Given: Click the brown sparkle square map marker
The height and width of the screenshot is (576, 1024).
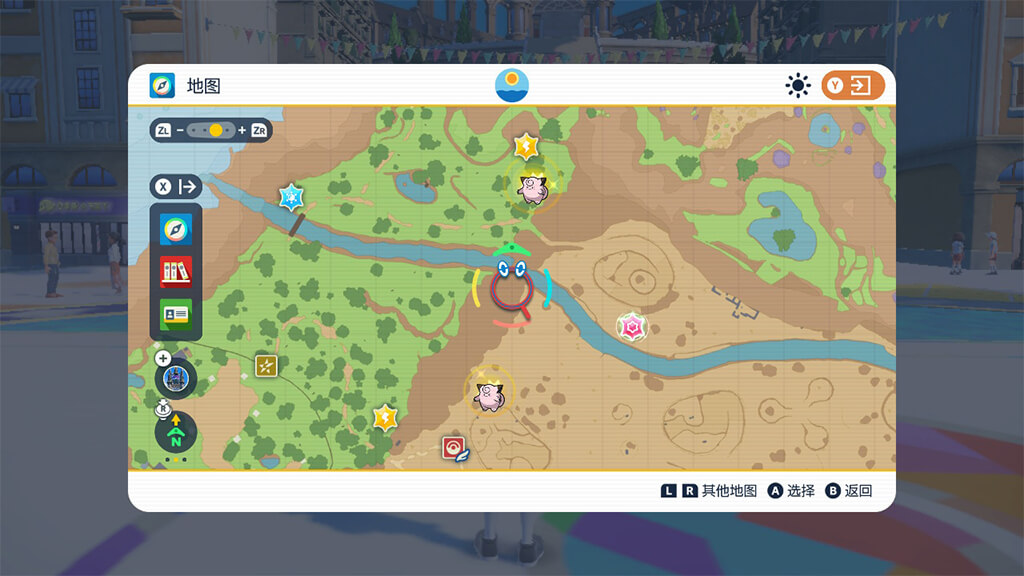Looking at the screenshot, I should (266, 366).
